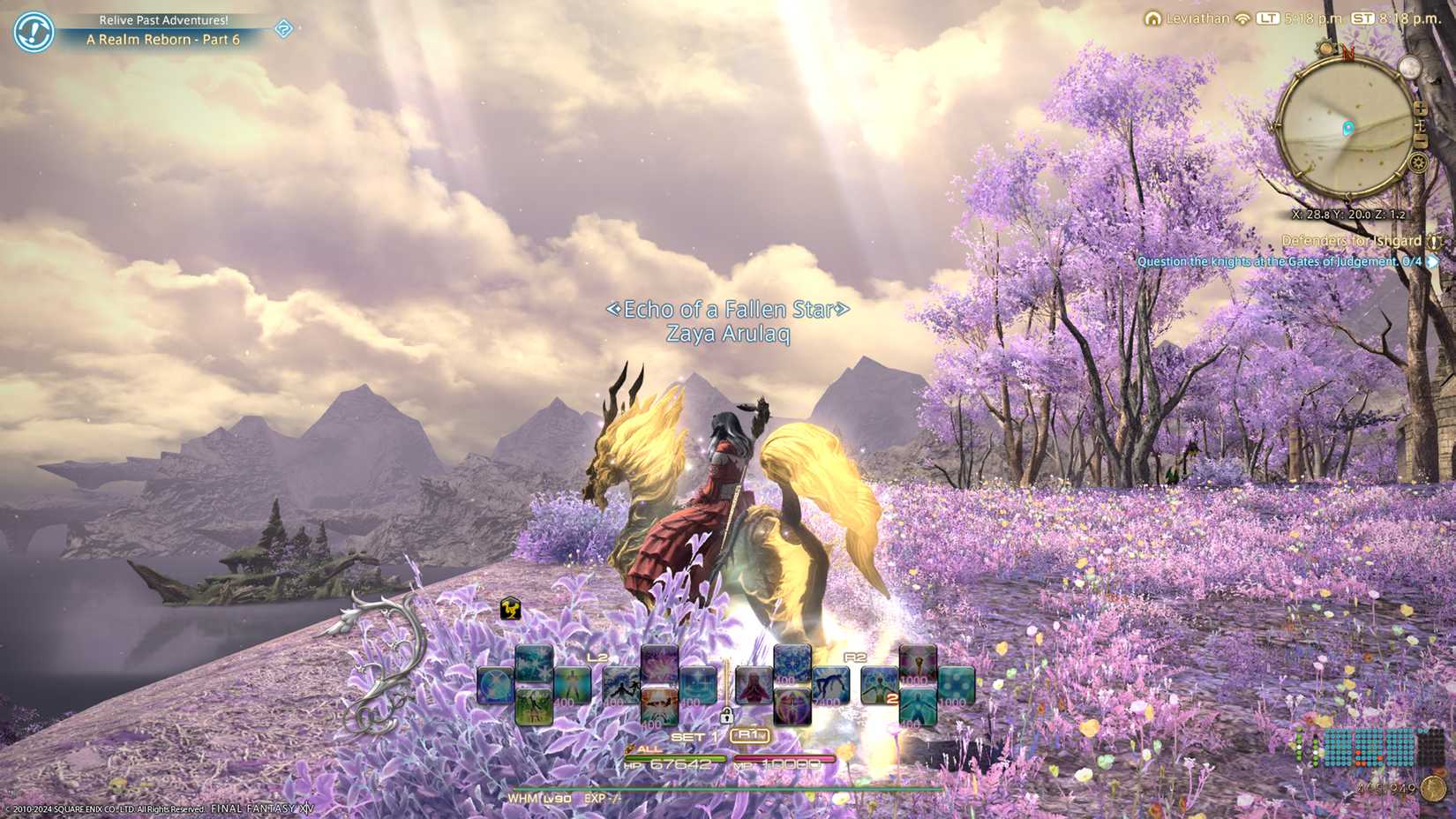Open minimap settings with the gear icon
Screen dimensions: 1456x819
pos(1418,162)
